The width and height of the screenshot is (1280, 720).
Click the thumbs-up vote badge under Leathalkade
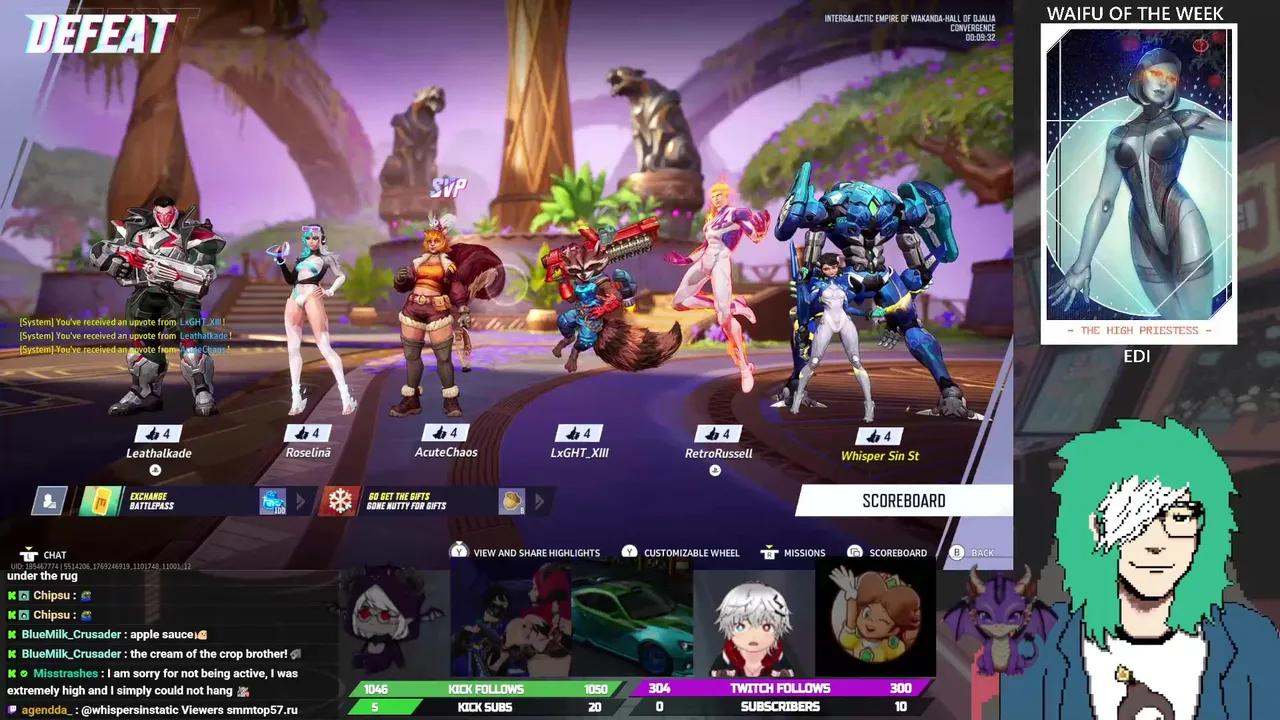158,434
